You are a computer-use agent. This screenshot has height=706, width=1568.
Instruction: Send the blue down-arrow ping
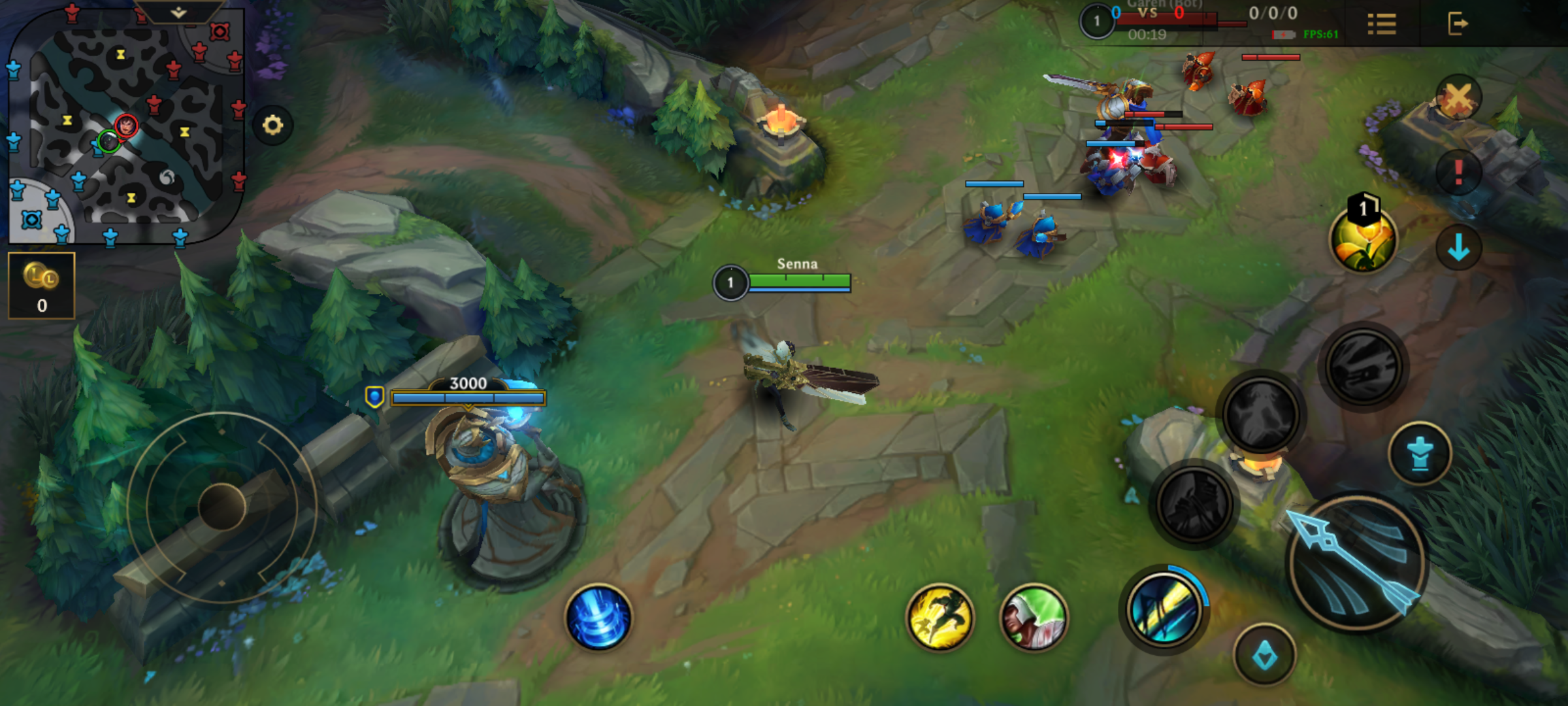click(x=1458, y=248)
